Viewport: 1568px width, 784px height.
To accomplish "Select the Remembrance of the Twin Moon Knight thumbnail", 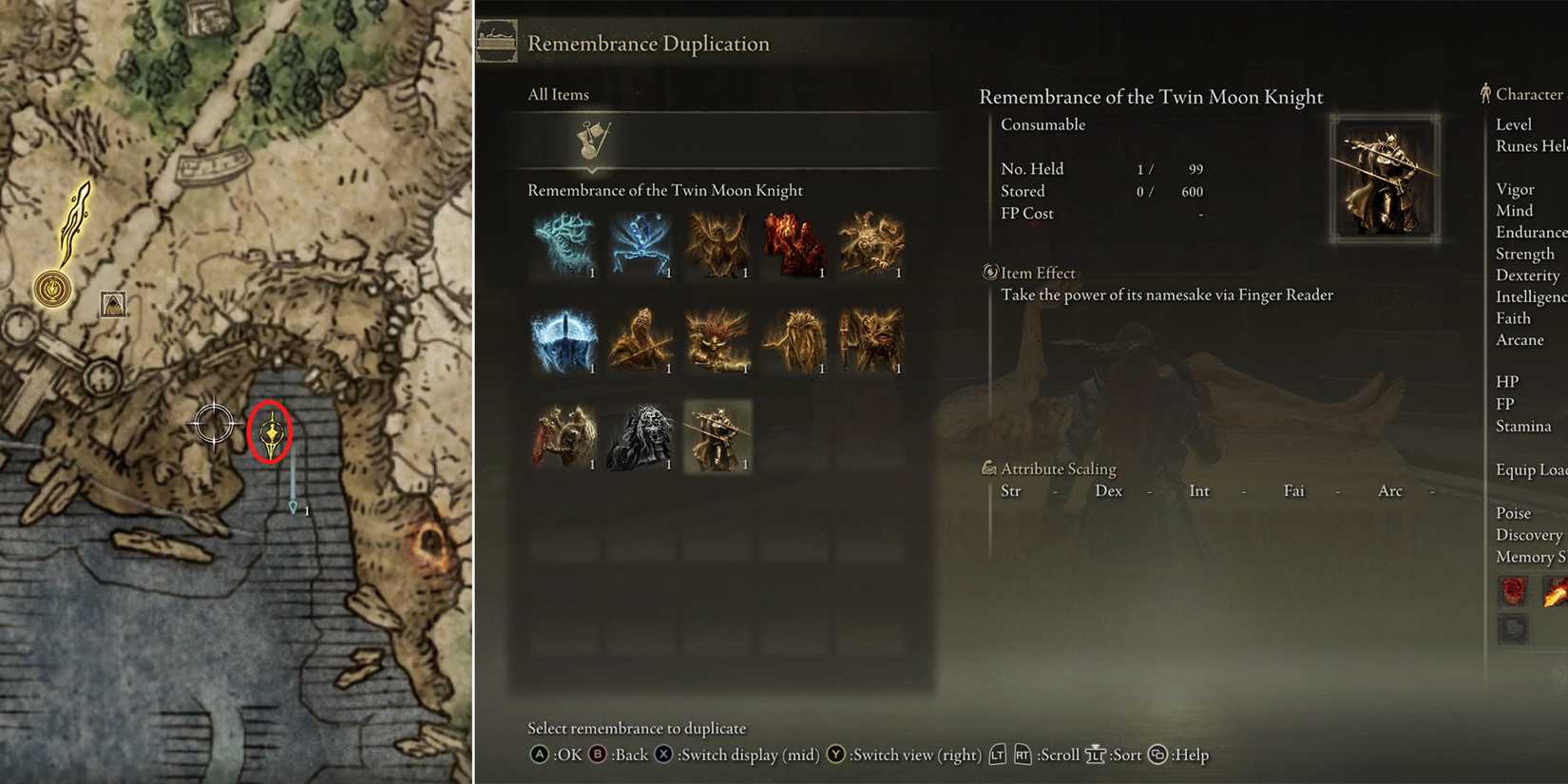I will coord(718,437).
